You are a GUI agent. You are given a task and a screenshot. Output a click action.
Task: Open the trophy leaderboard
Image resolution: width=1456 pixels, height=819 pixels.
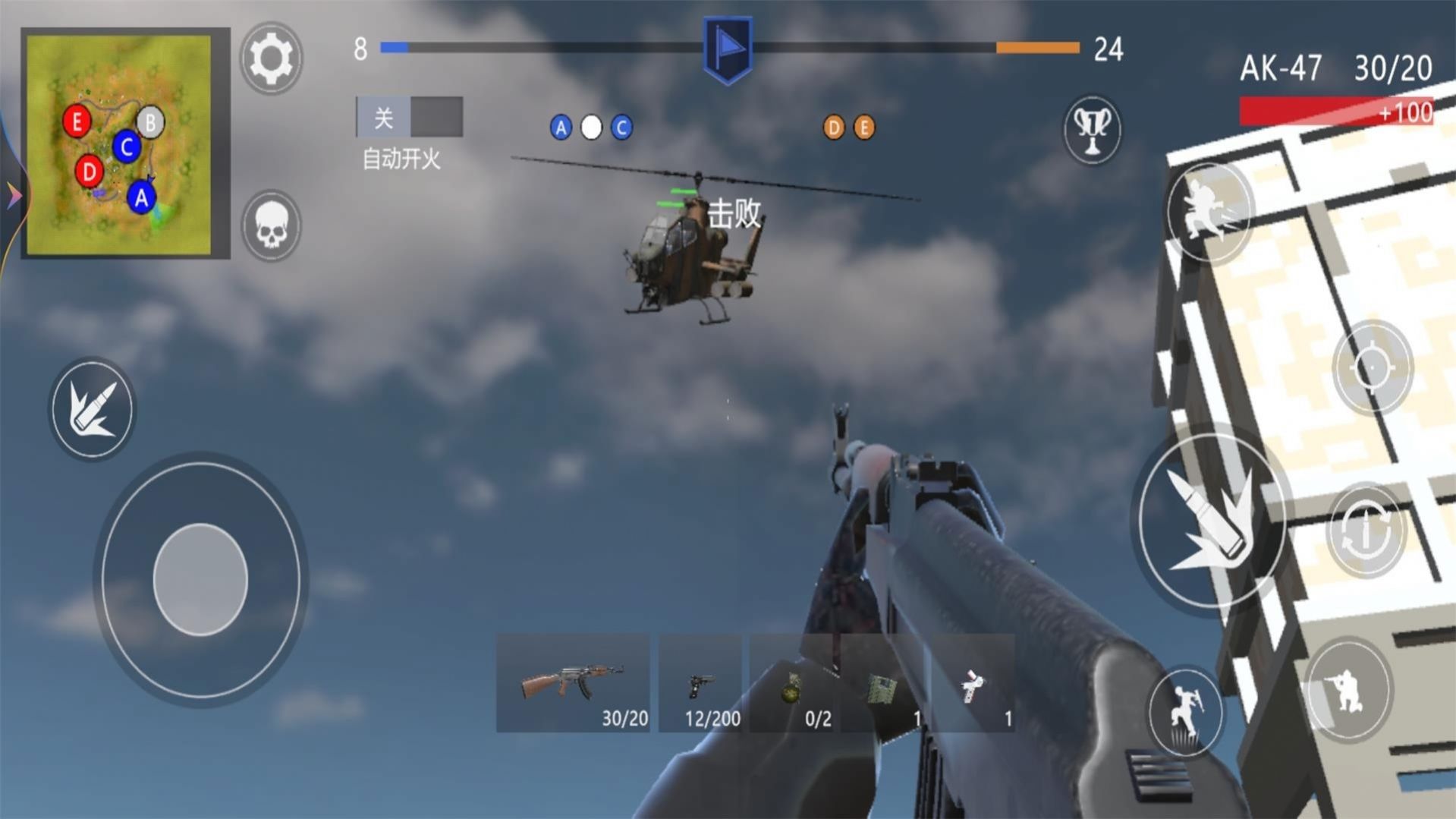pos(1092,129)
